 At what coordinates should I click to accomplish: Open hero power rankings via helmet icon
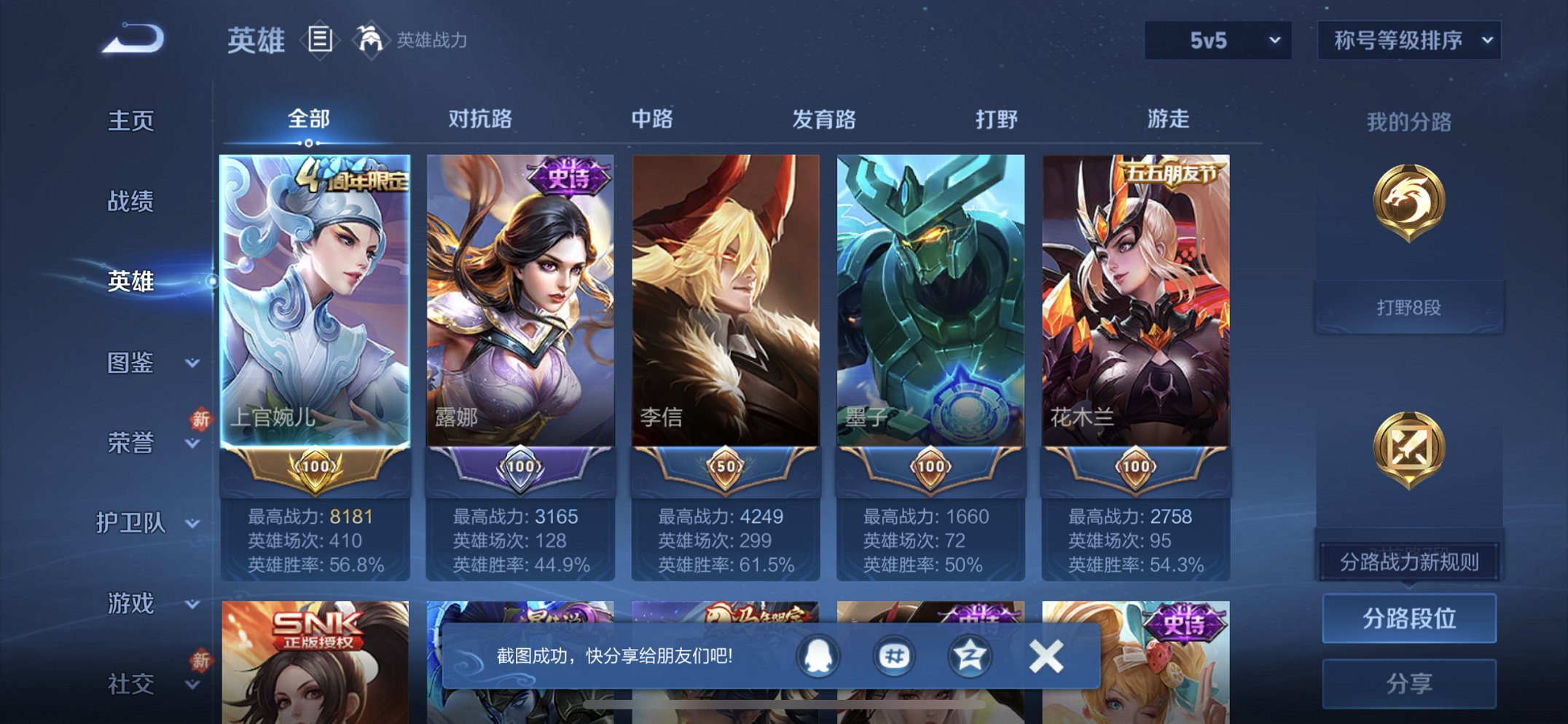pos(372,40)
